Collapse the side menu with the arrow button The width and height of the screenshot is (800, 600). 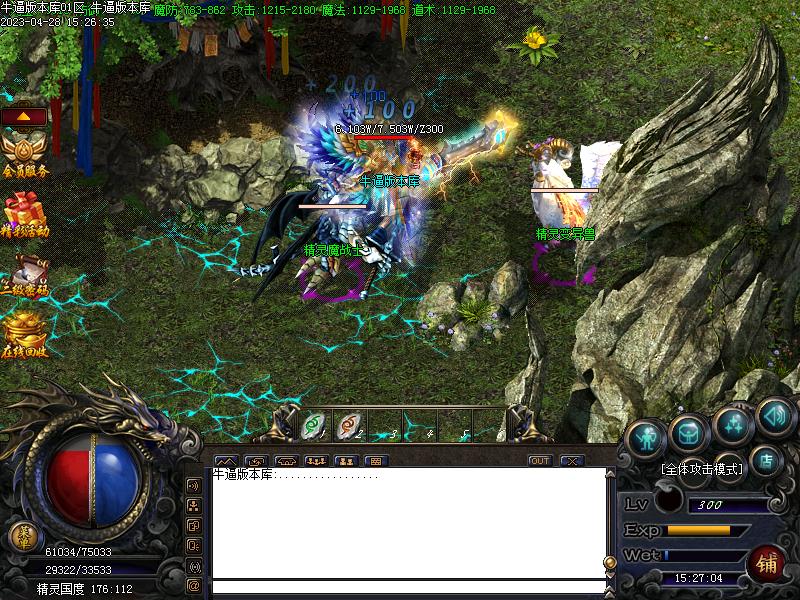tap(24, 116)
